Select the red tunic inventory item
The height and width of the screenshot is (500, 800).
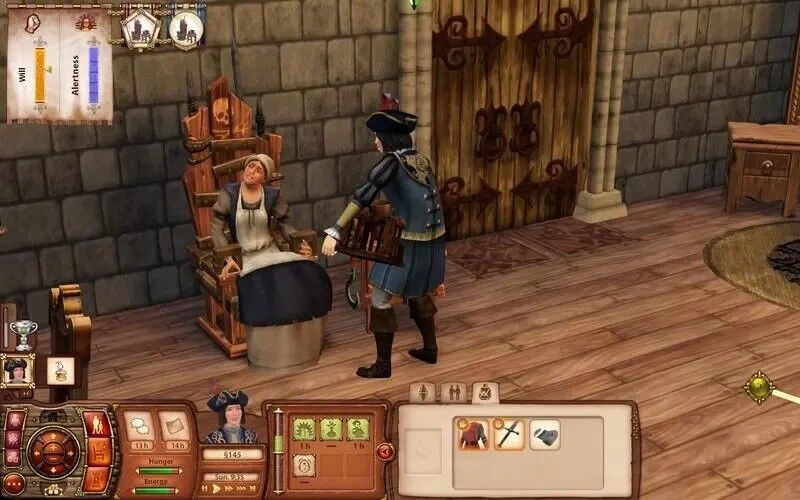(474, 435)
